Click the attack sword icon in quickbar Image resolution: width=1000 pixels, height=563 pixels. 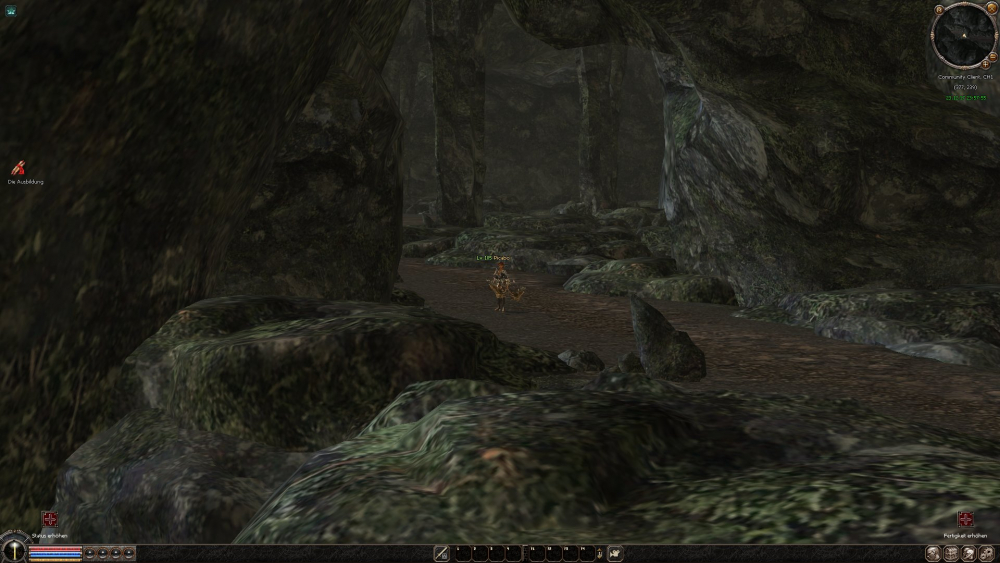pos(441,553)
